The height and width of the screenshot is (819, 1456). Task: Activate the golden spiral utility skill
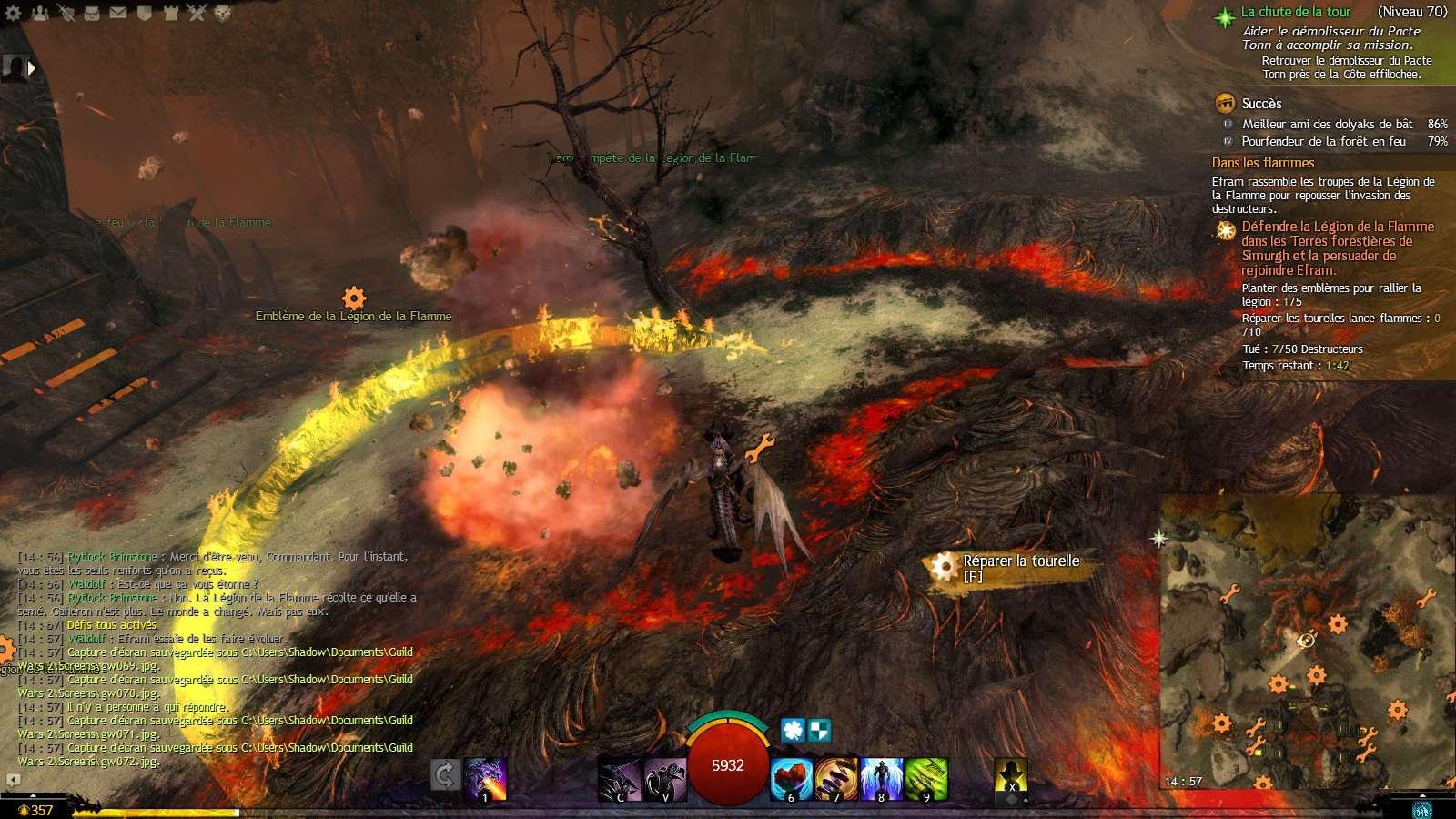pyautogui.click(x=836, y=779)
